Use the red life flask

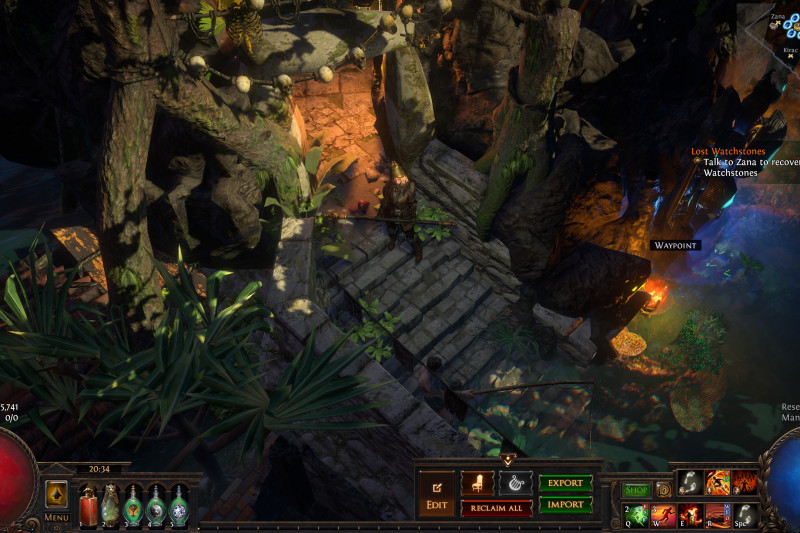point(87,504)
